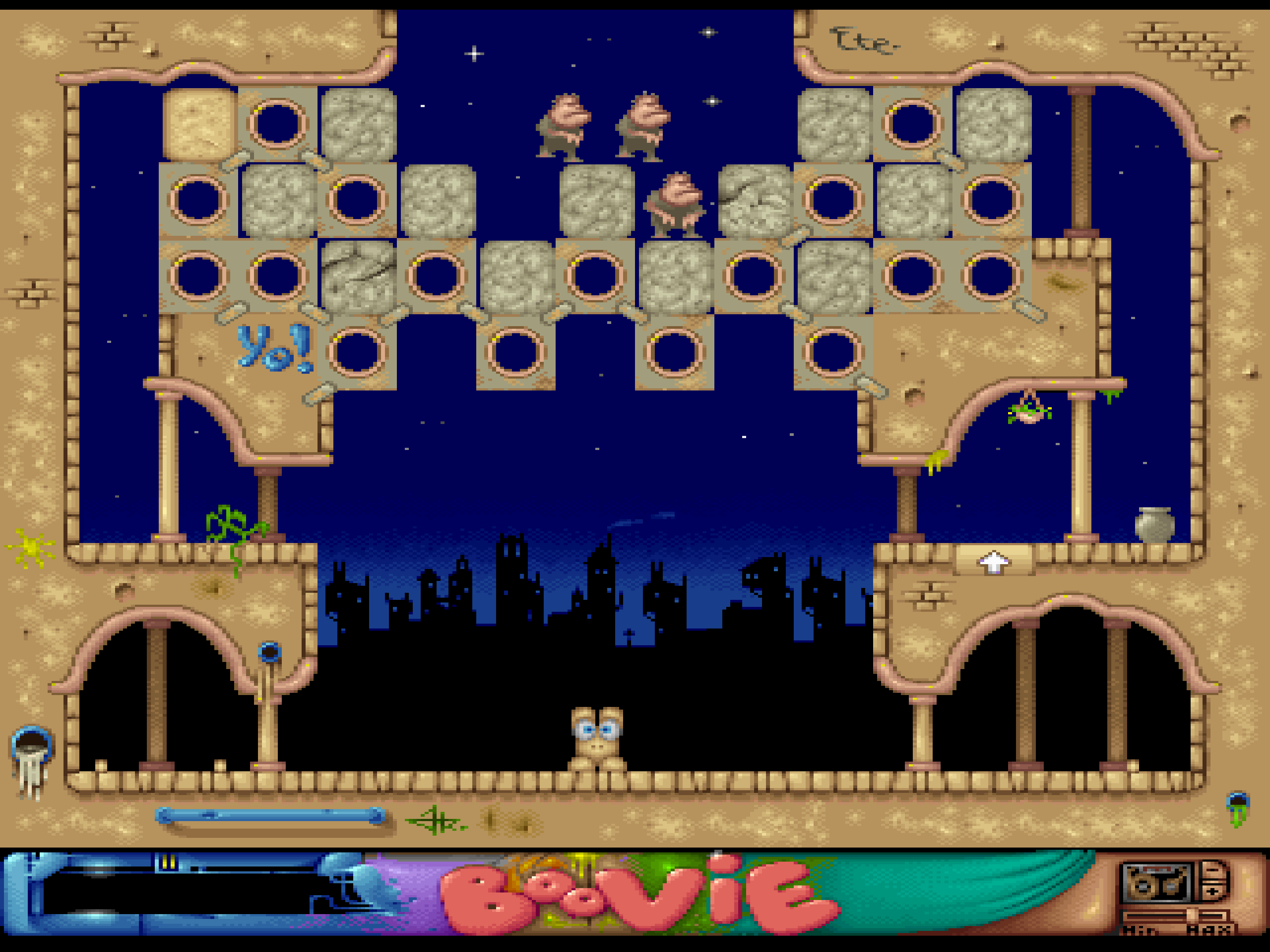
Task: Click the minus button beside the cassette
Action: [1213, 870]
